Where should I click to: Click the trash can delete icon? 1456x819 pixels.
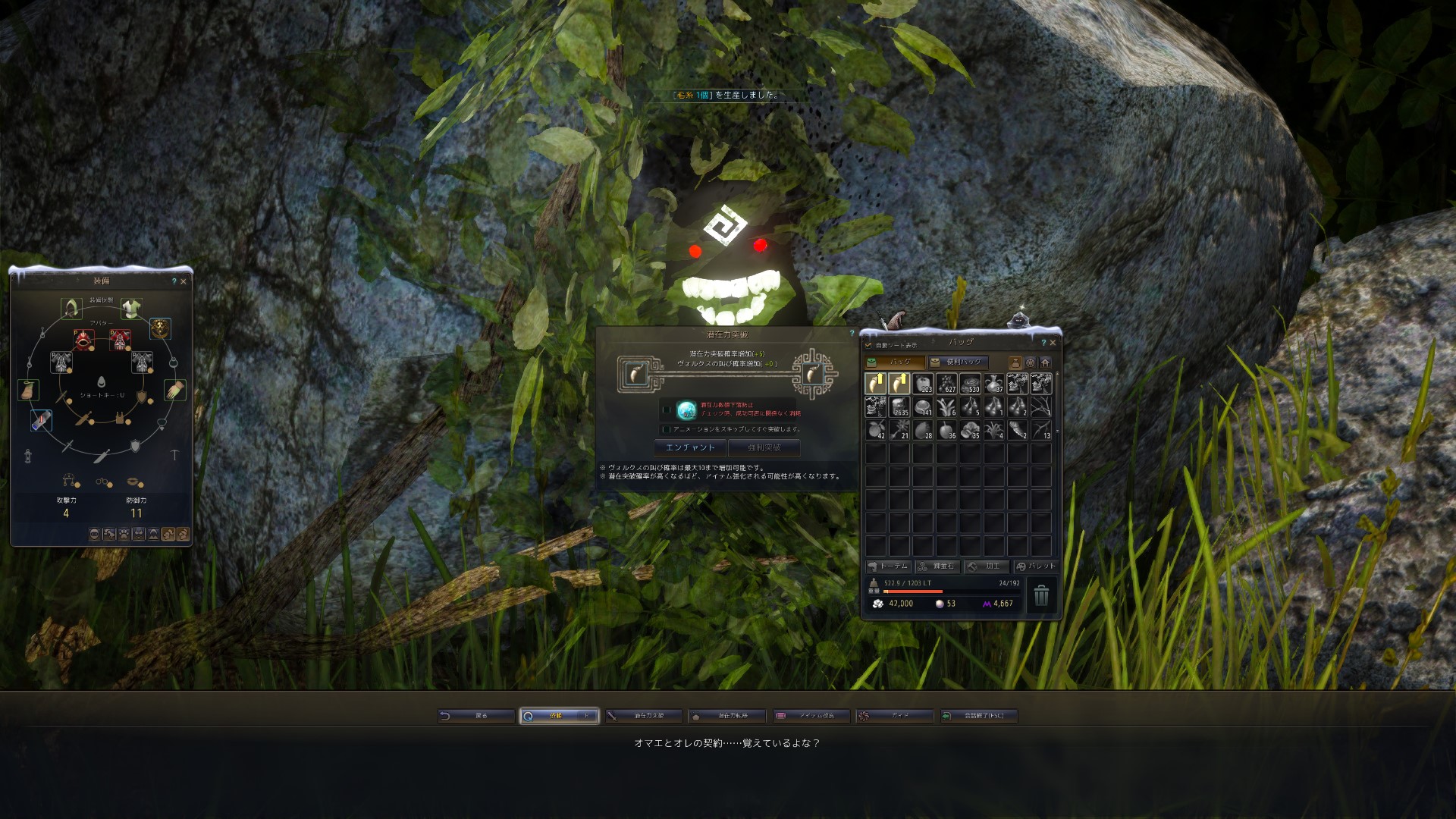pyautogui.click(x=1041, y=595)
